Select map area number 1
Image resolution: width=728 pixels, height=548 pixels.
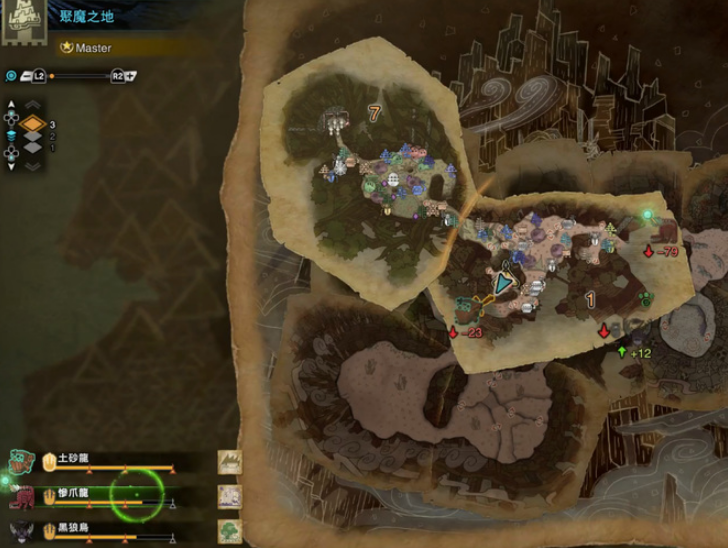point(590,299)
